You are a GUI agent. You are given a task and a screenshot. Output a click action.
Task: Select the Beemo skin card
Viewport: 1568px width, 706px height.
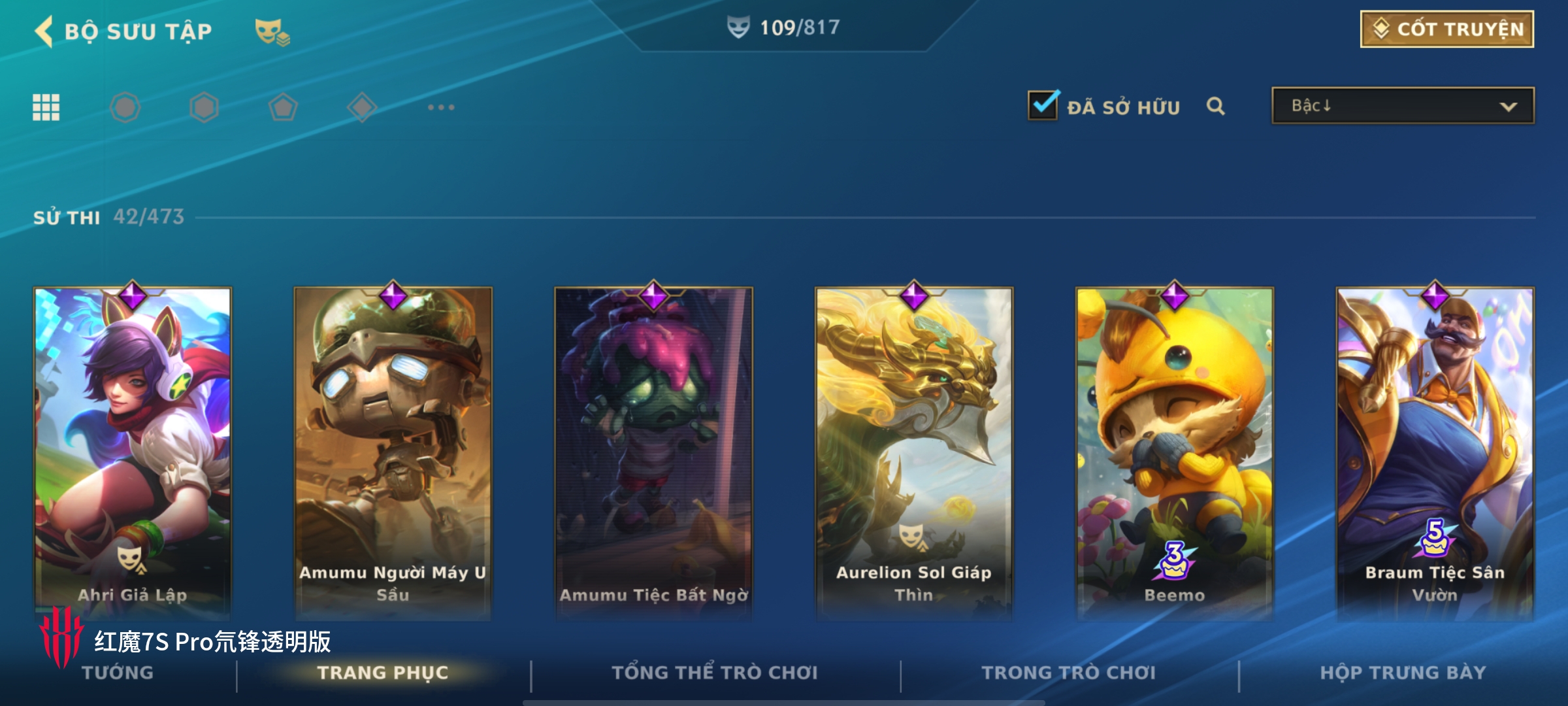tap(1174, 451)
